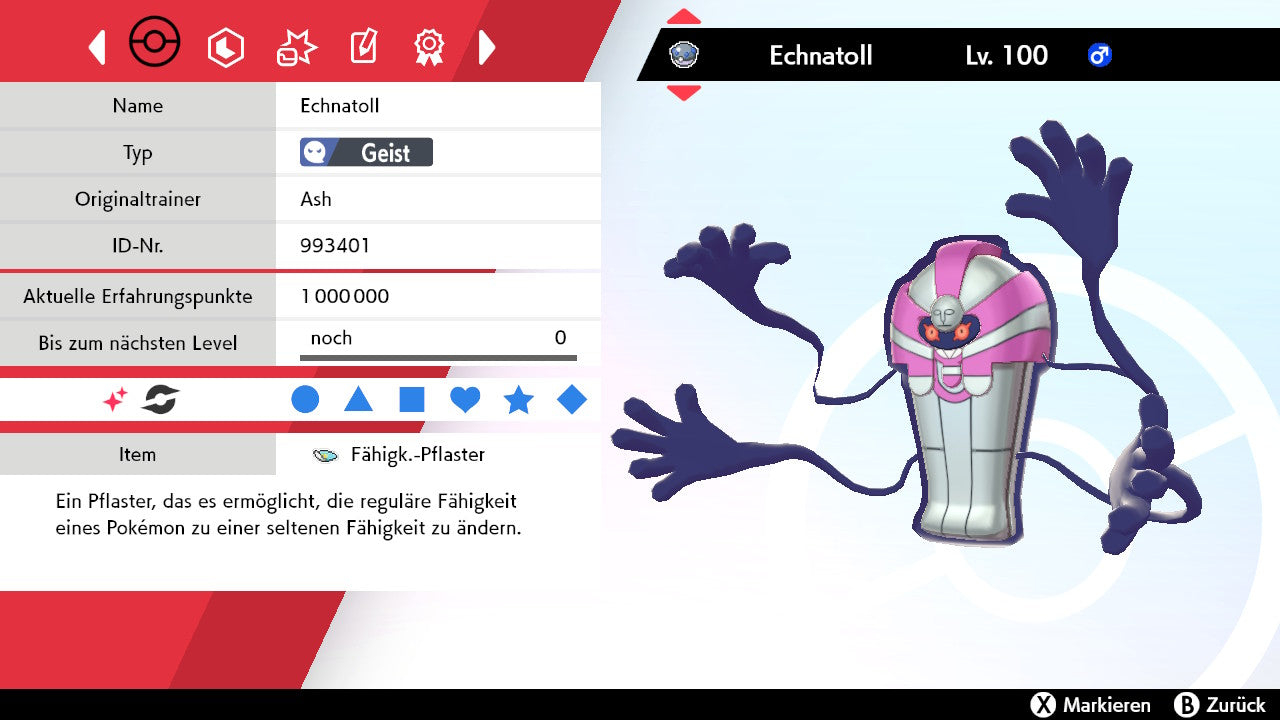Open the moves tab with burst icon
This screenshot has width=1280, height=720.
[296, 47]
